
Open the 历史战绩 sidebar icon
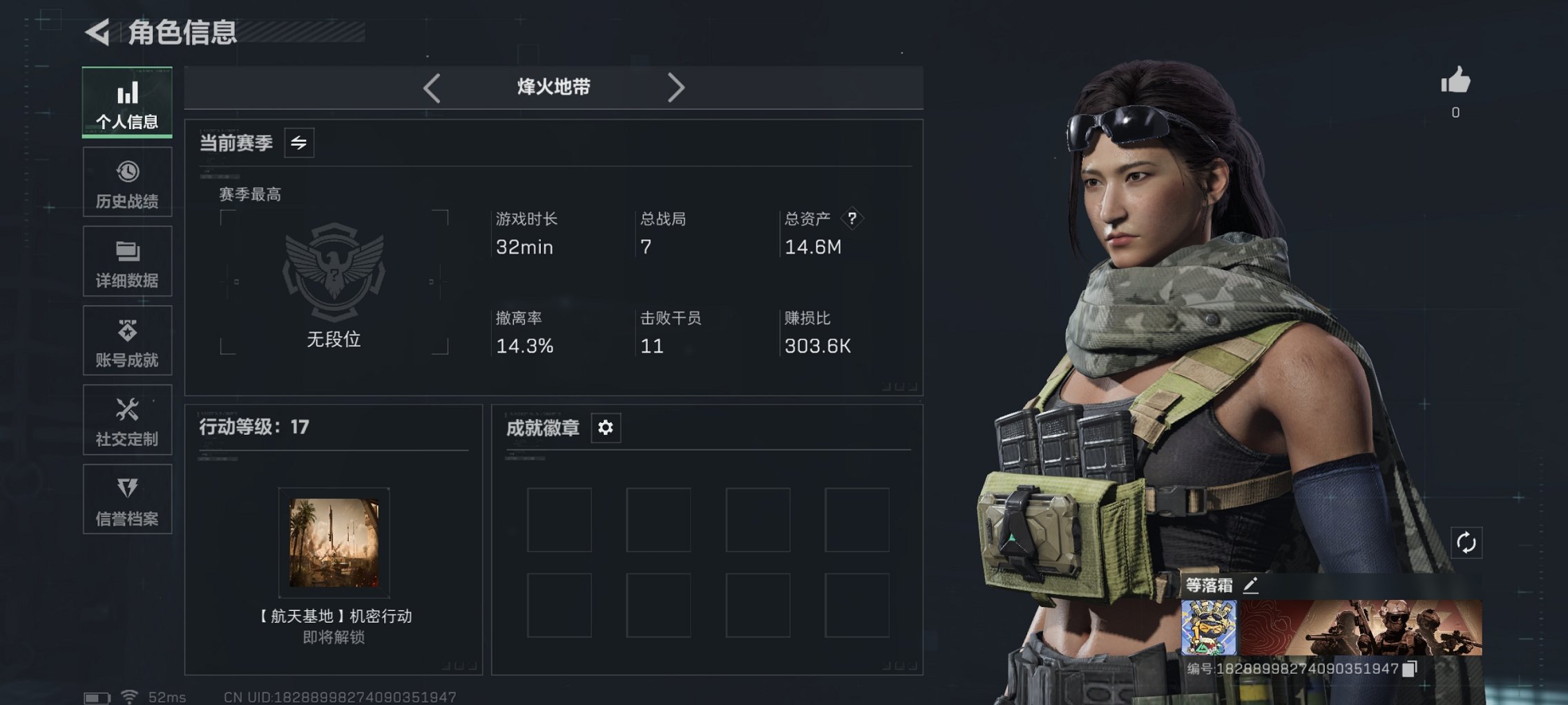coord(126,181)
